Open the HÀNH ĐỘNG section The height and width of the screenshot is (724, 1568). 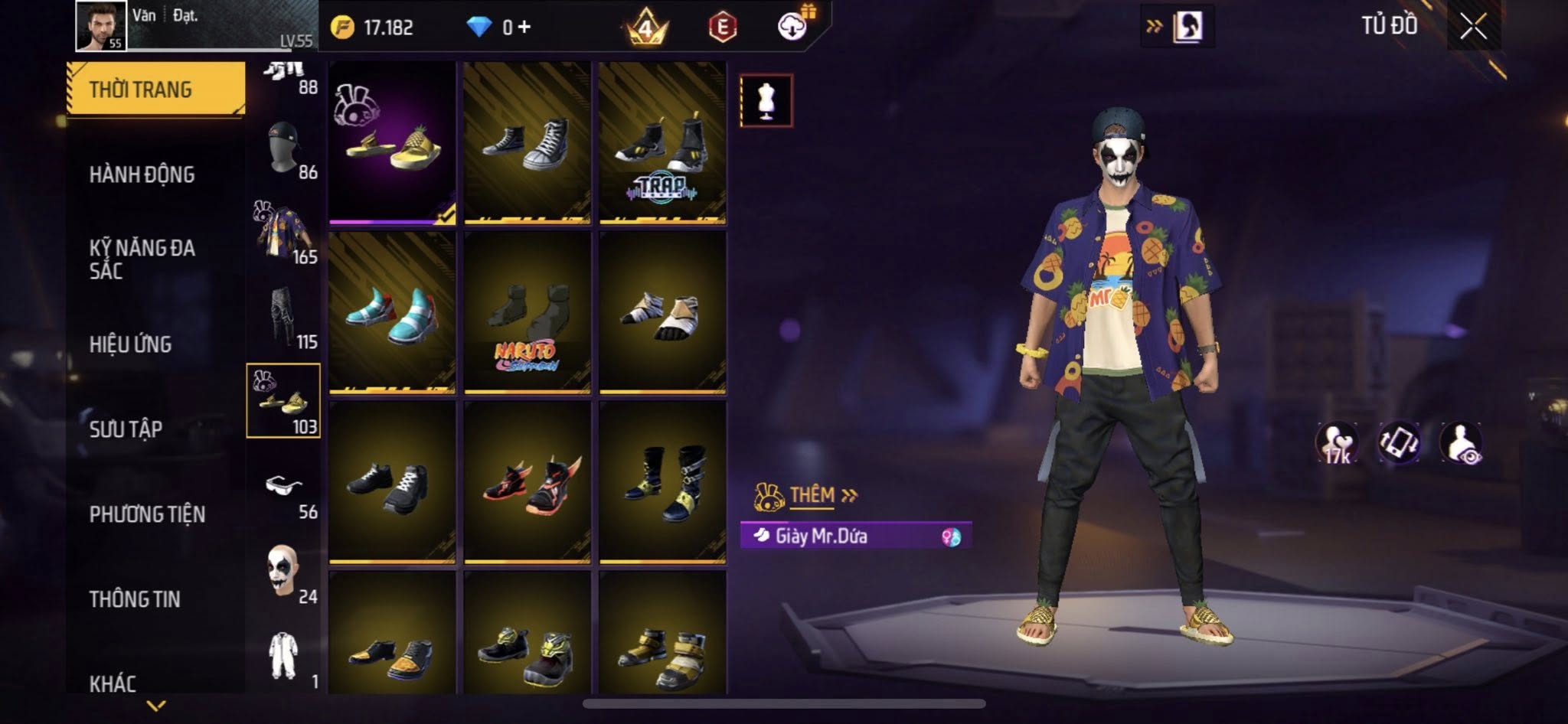(x=142, y=174)
